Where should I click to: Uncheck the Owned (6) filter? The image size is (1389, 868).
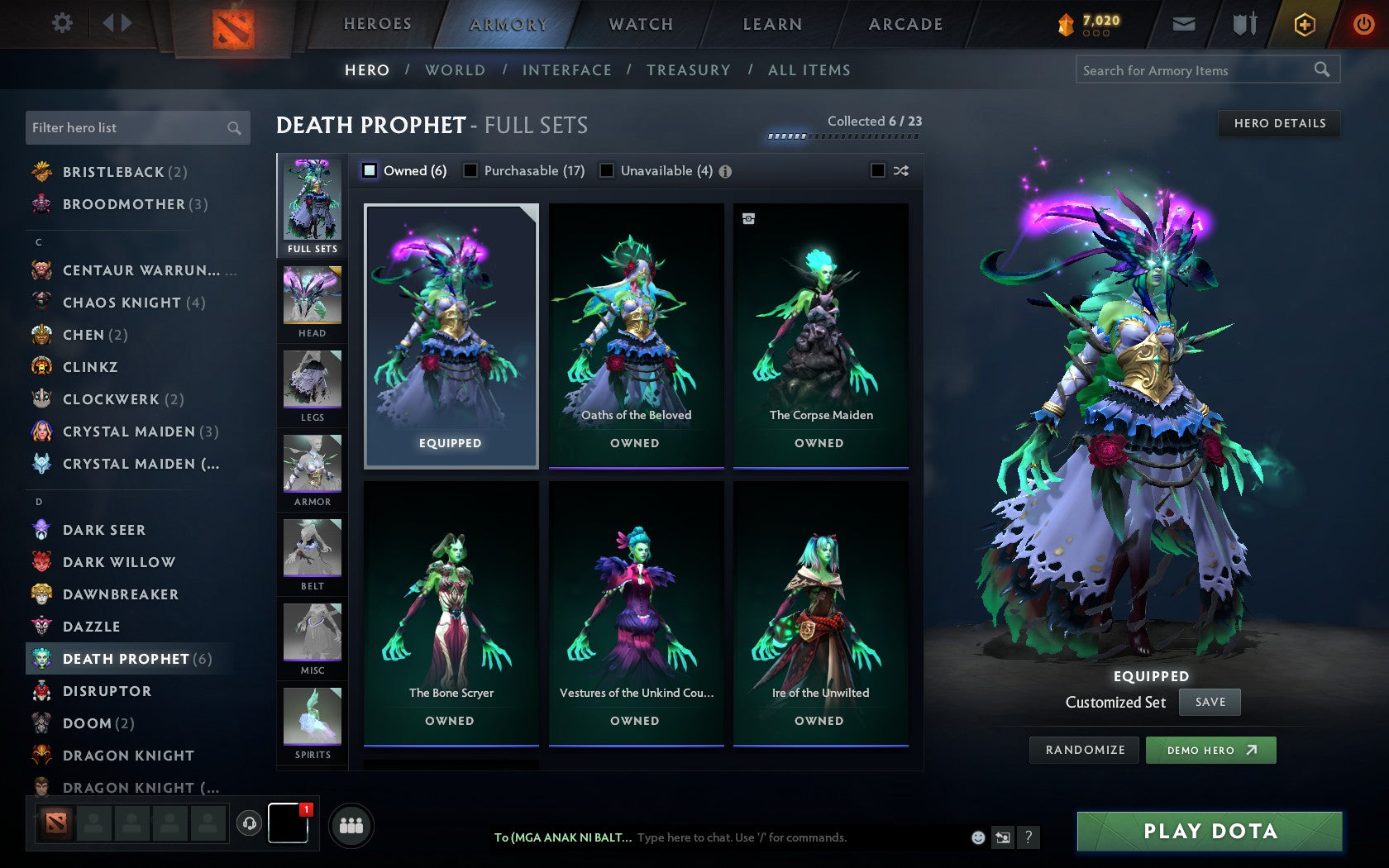(x=368, y=170)
